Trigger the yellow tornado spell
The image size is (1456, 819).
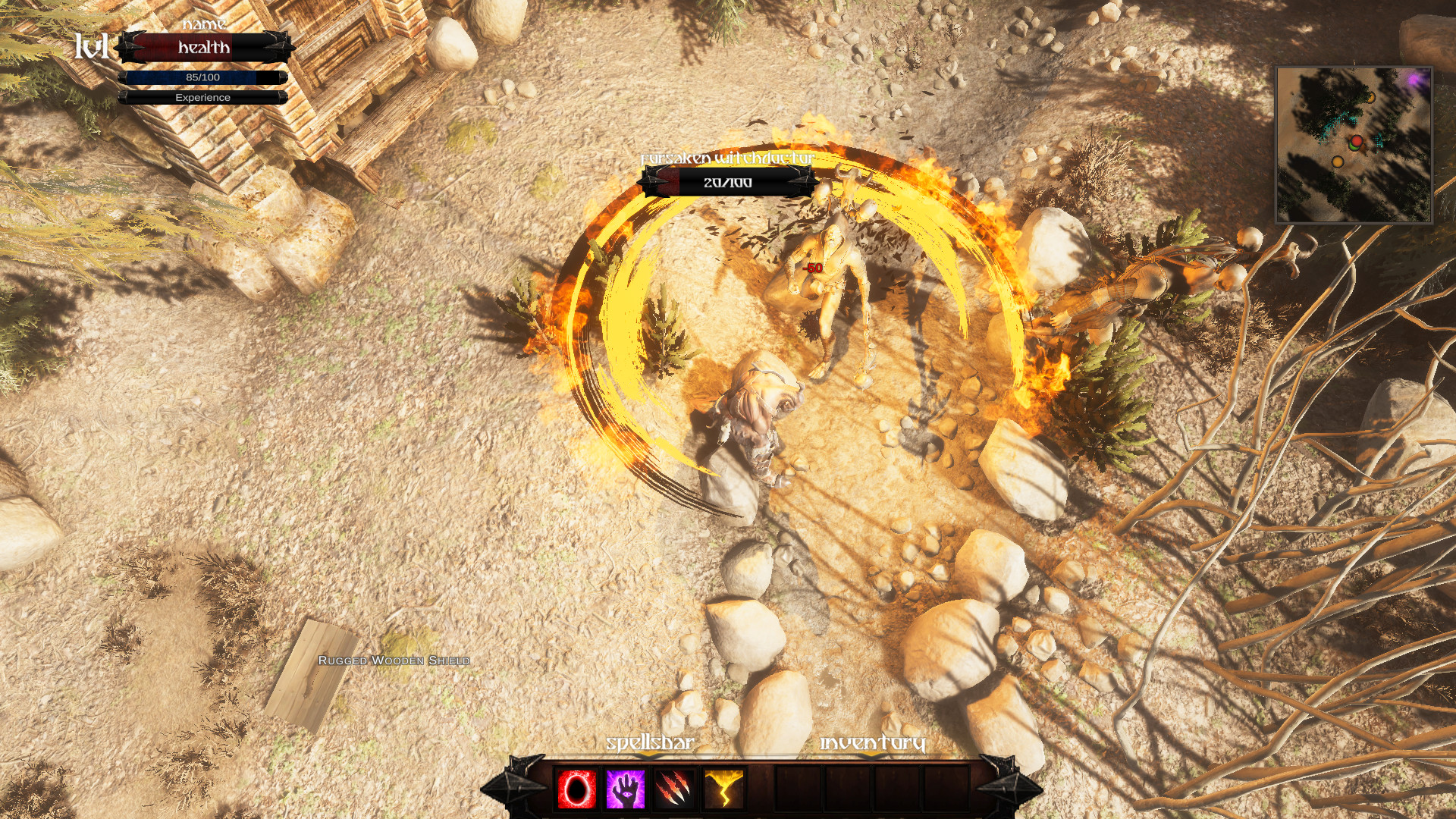tap(723, 789)
